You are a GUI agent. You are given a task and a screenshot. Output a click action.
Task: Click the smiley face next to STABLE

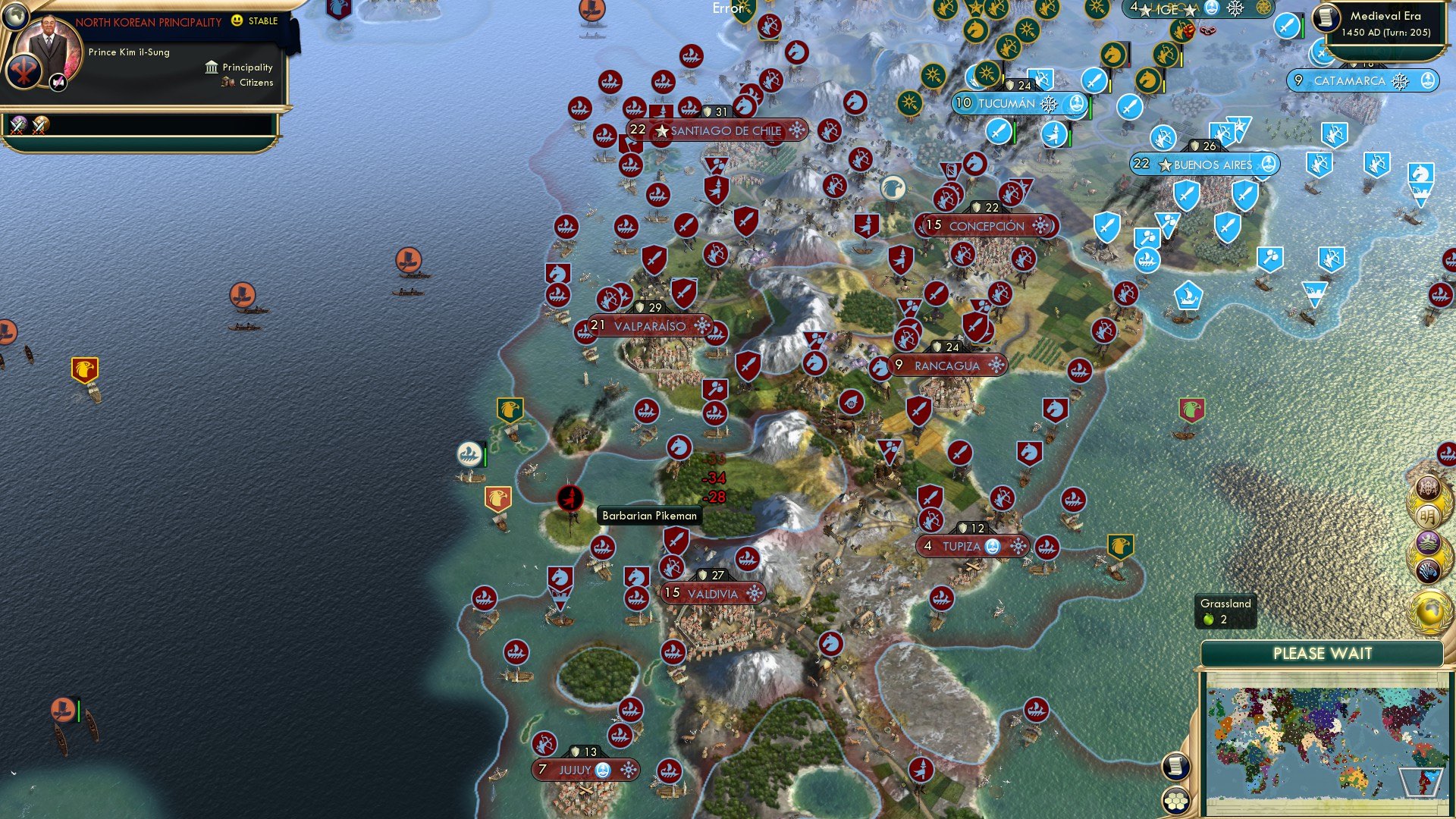[235, 20]
